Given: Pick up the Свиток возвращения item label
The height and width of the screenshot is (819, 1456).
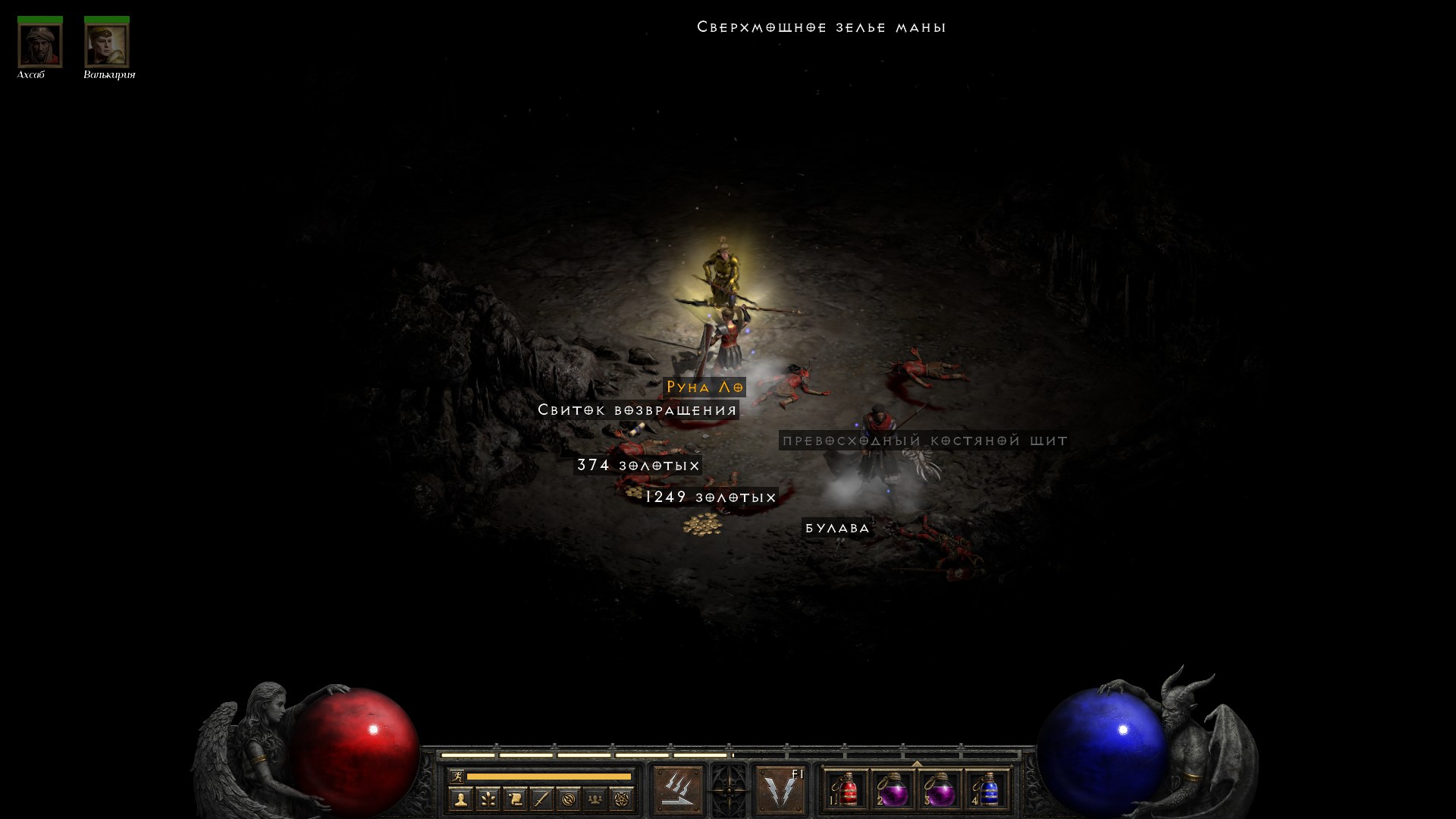Looking at the screenshot, I should pos(637,410).
